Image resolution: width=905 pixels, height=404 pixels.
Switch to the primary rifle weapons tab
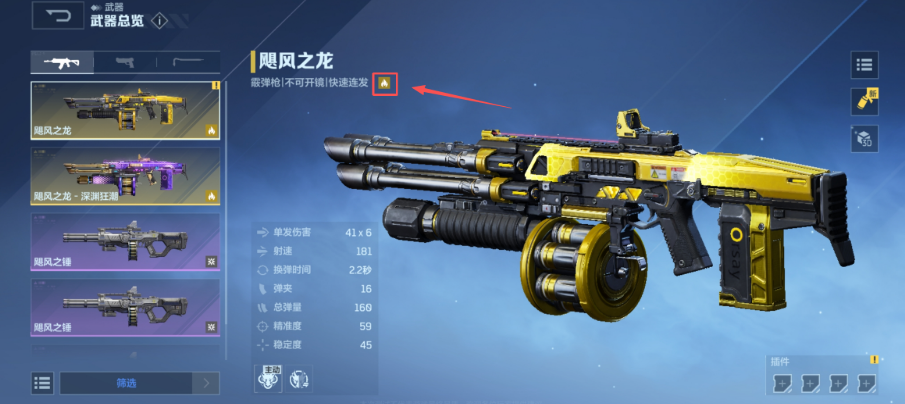62,62
